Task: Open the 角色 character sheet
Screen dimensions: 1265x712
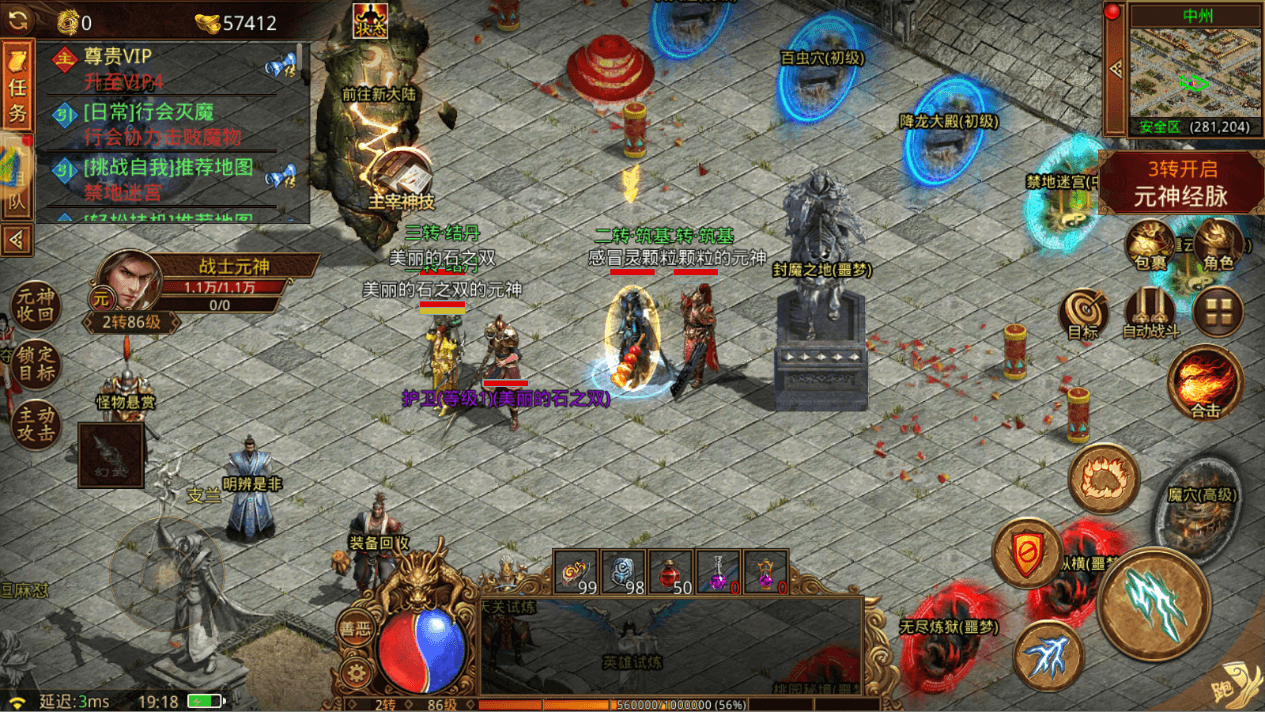Action: (x=1217, y=246)
